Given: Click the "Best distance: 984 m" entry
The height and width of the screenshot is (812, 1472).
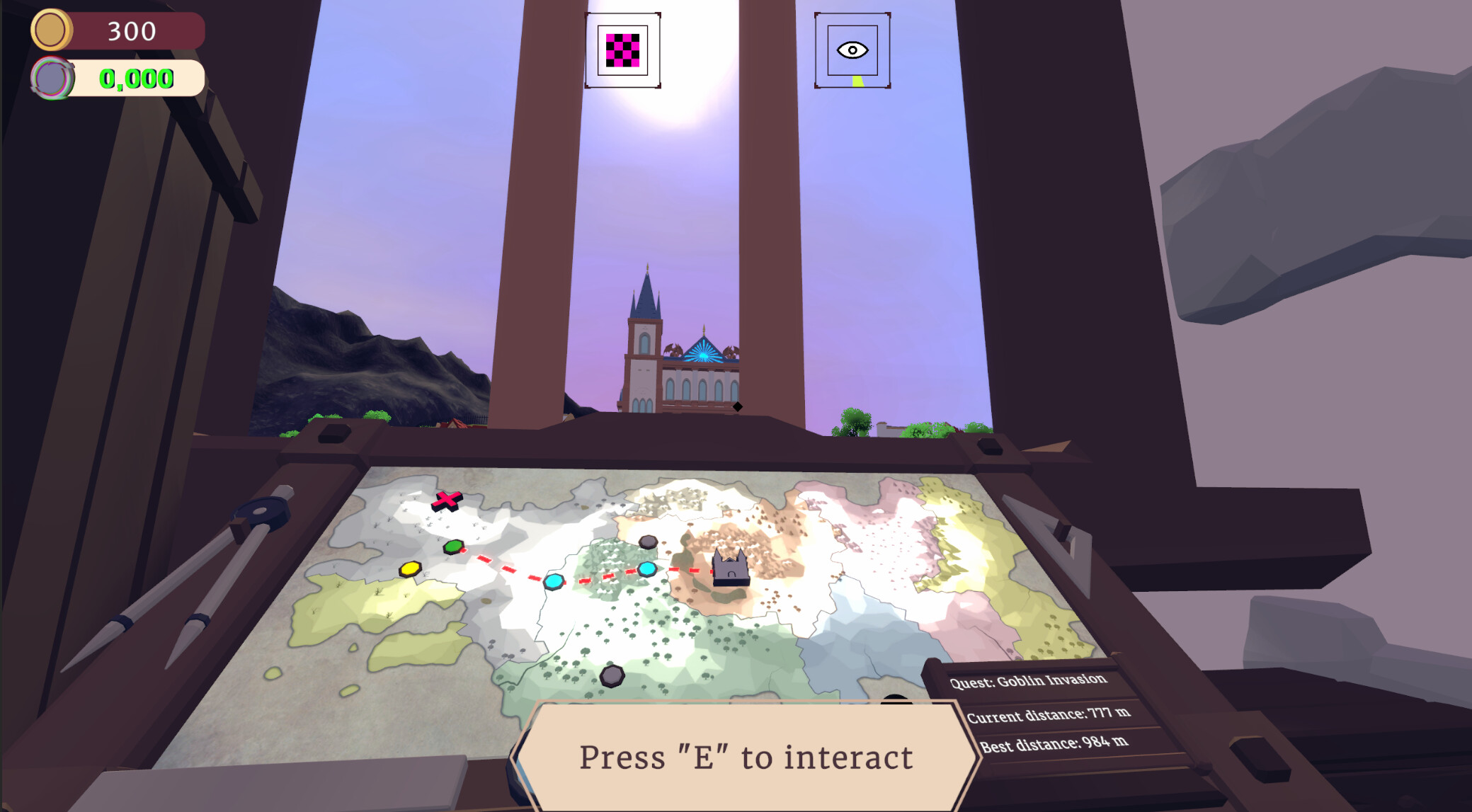Looking at the screenshot, I should (1056, 745).
